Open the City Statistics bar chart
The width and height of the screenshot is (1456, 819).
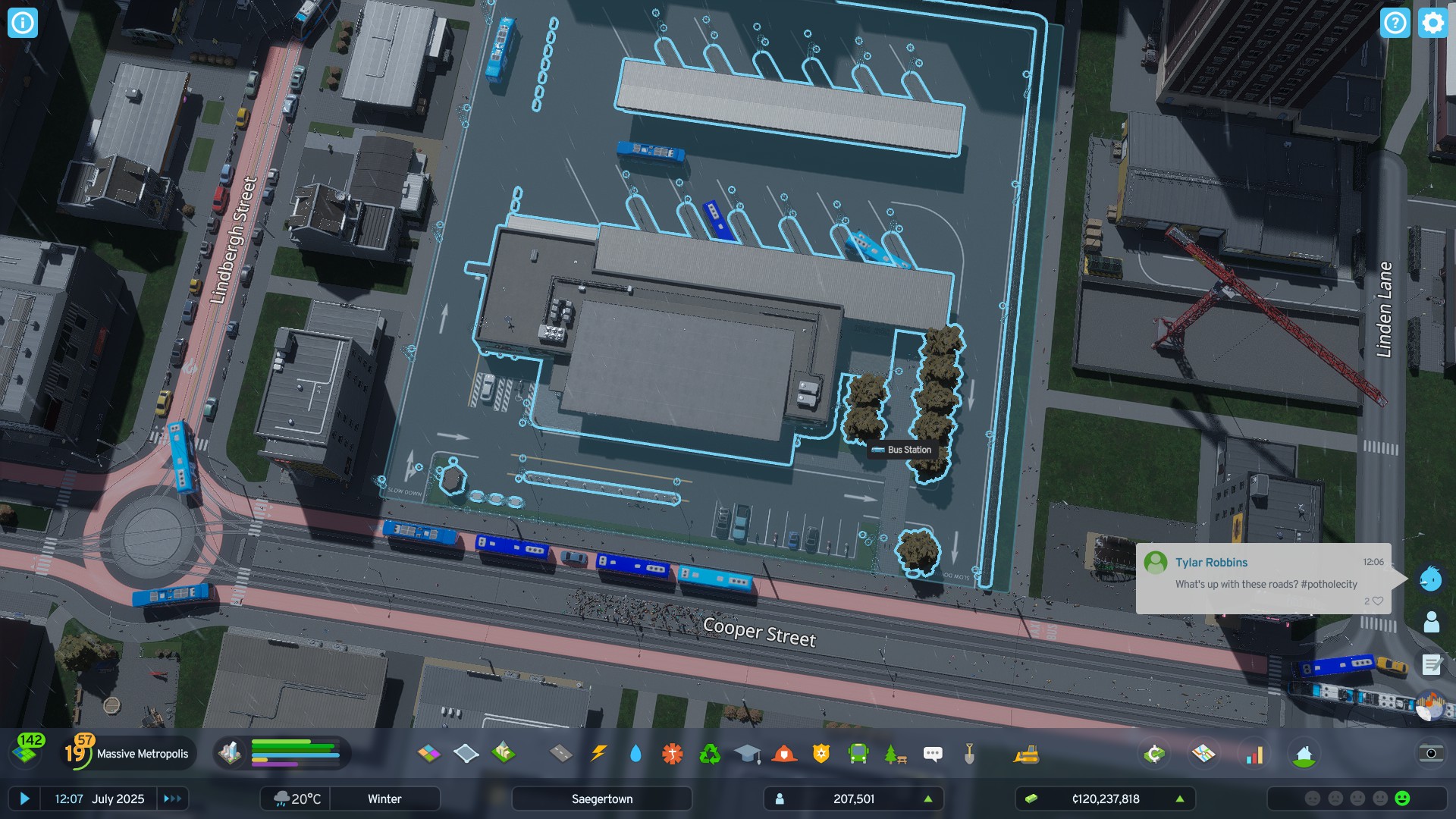pyautogui.click(x=1255, y=755)
